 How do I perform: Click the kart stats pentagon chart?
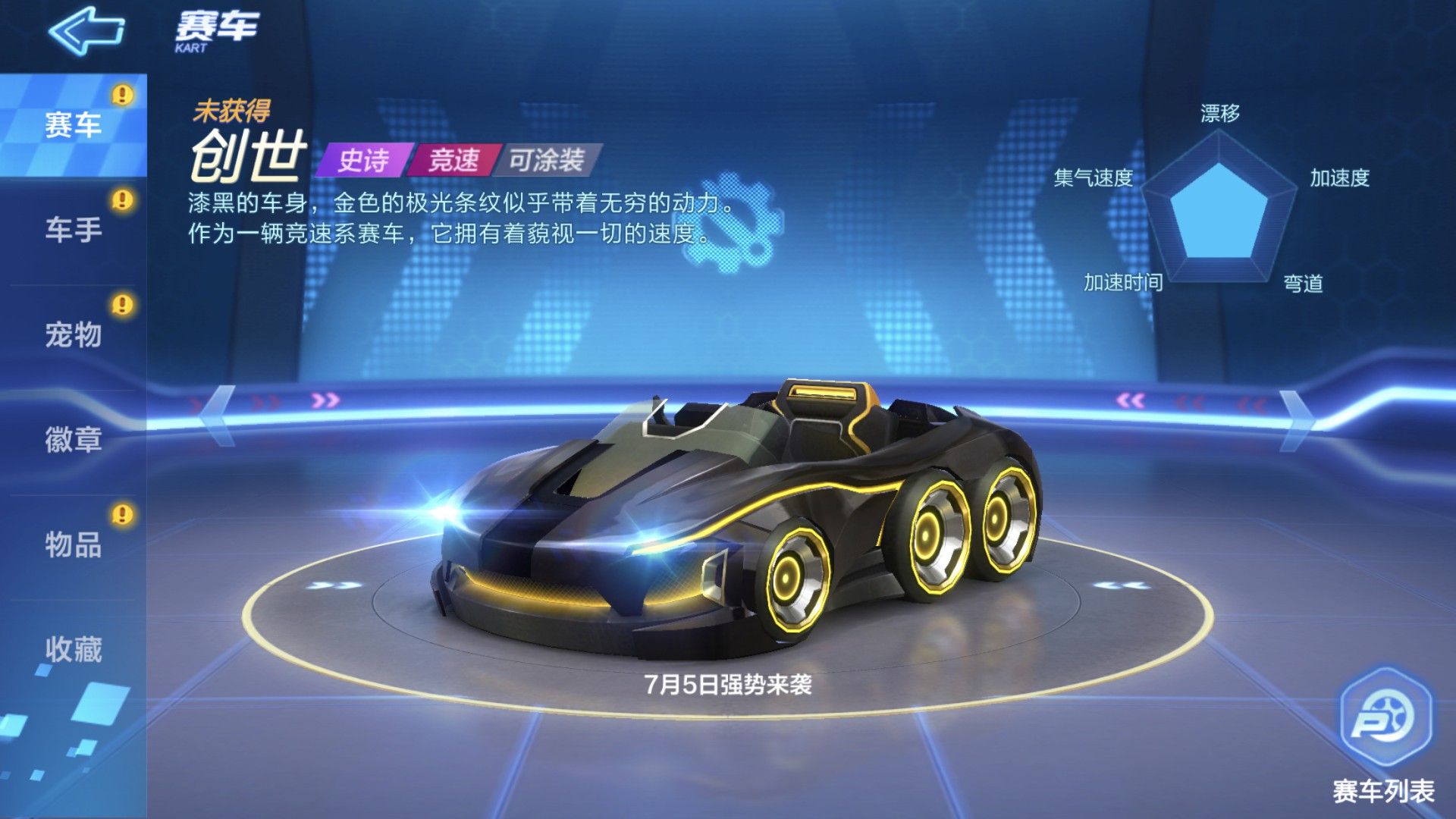point(1219,209)
